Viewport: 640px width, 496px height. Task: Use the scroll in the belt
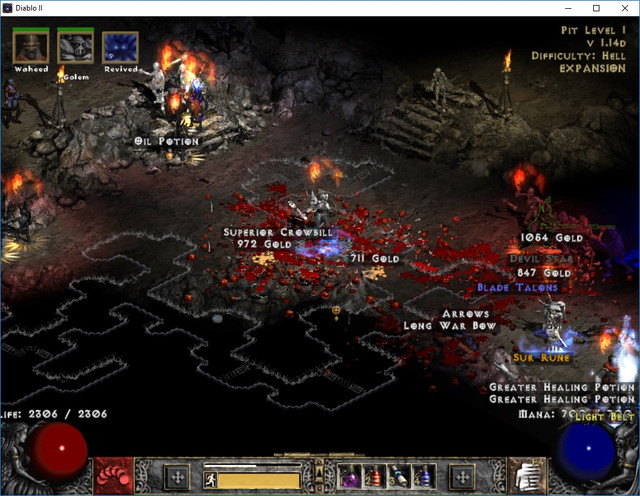[399, 476]
